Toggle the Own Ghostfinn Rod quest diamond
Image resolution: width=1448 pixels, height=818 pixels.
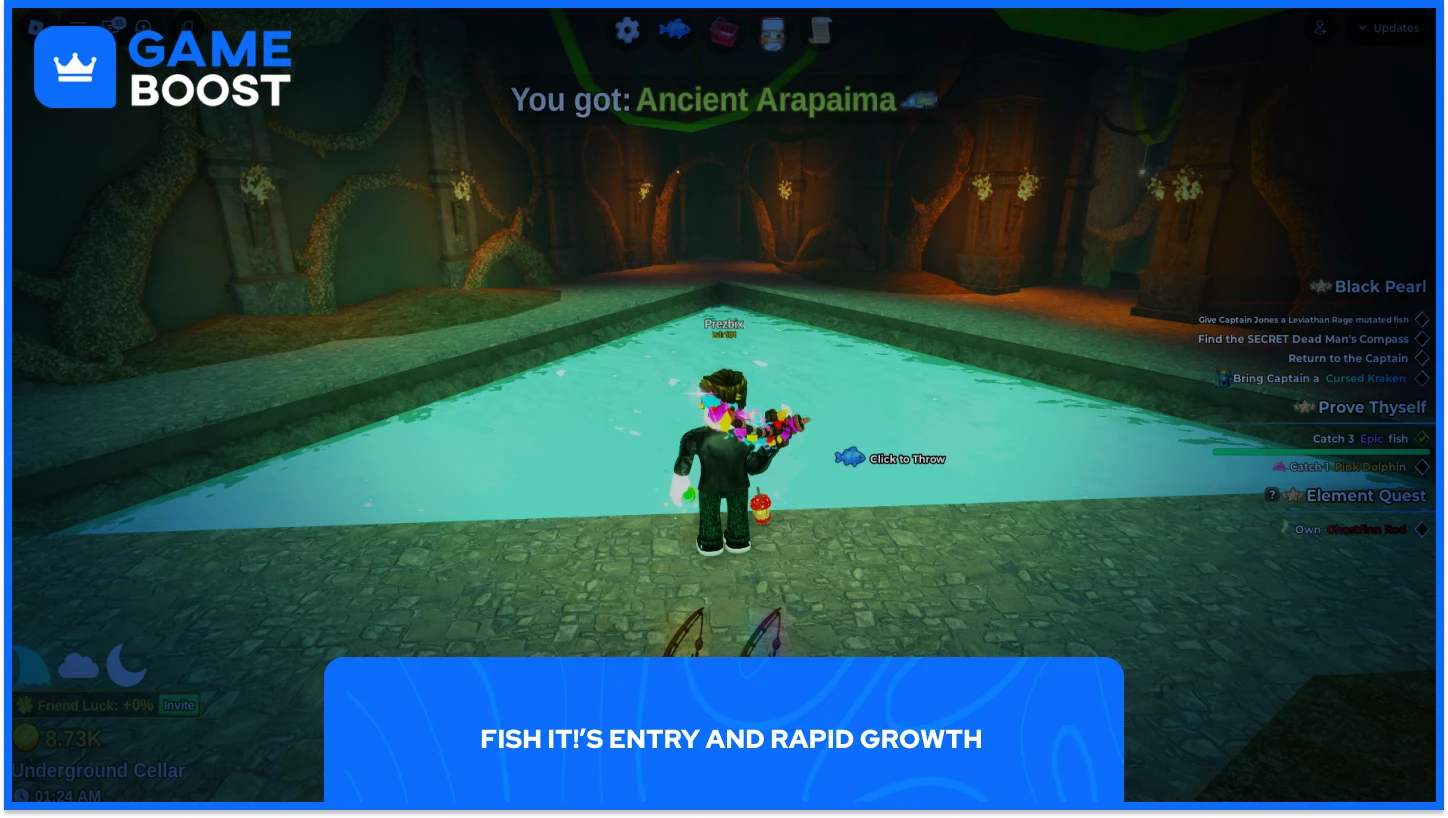pyautogui.click(x=1424, y=530)
